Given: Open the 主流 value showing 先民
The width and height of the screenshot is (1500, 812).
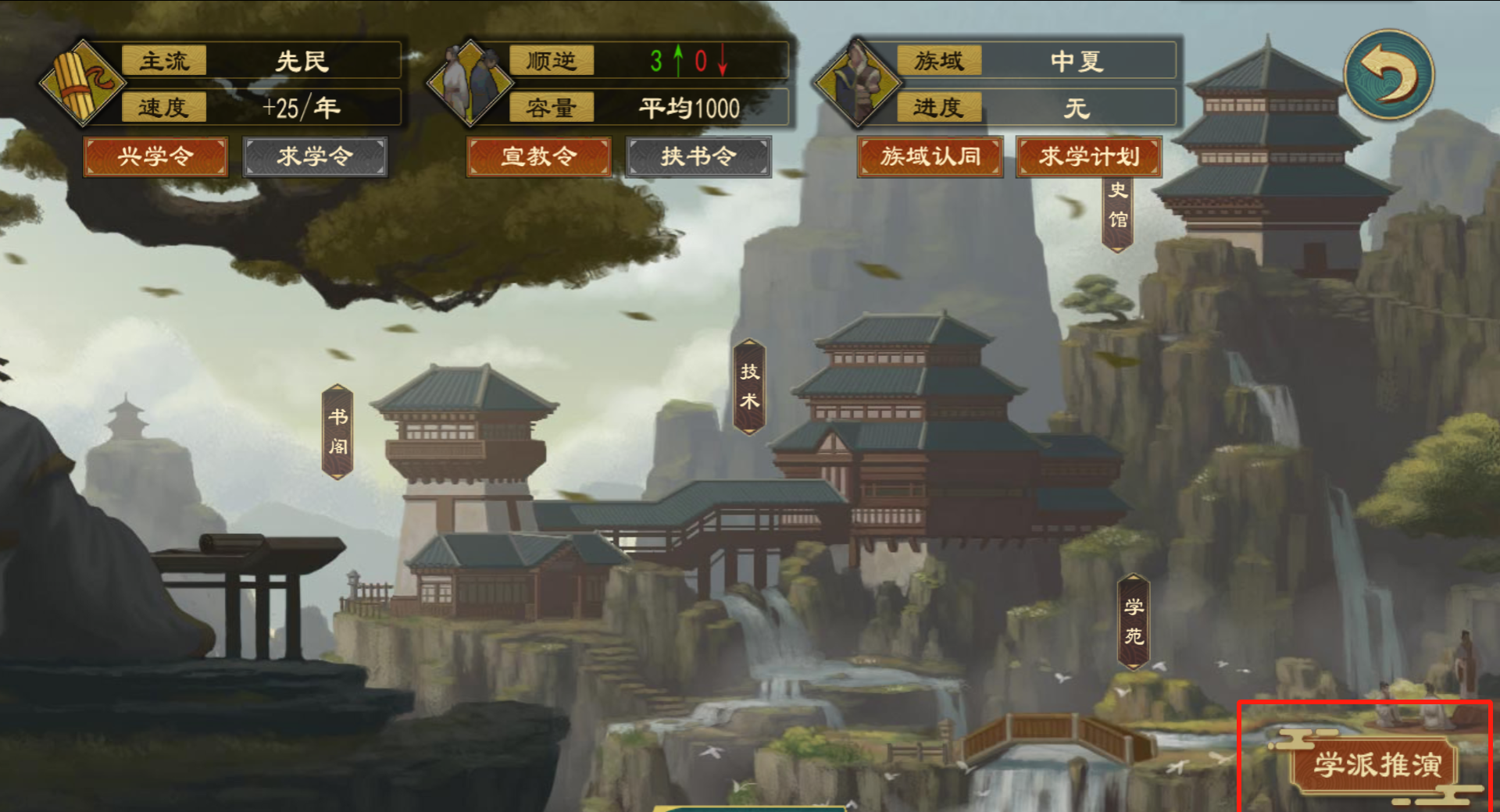Looking at the screenshot, I should [302, 62].
